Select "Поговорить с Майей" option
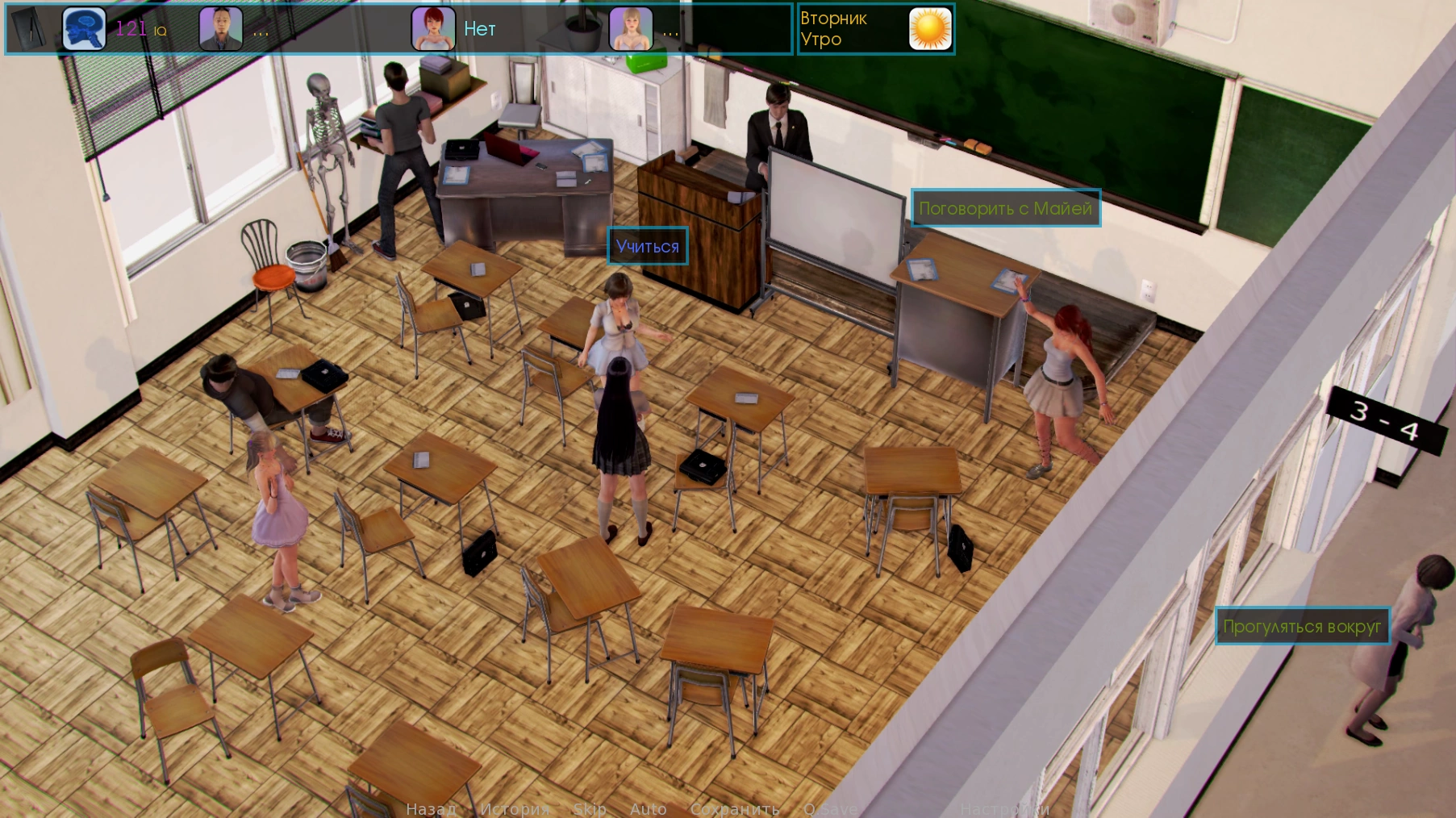The height and width of the screenshot is (818, 1456). (1005, 208)
